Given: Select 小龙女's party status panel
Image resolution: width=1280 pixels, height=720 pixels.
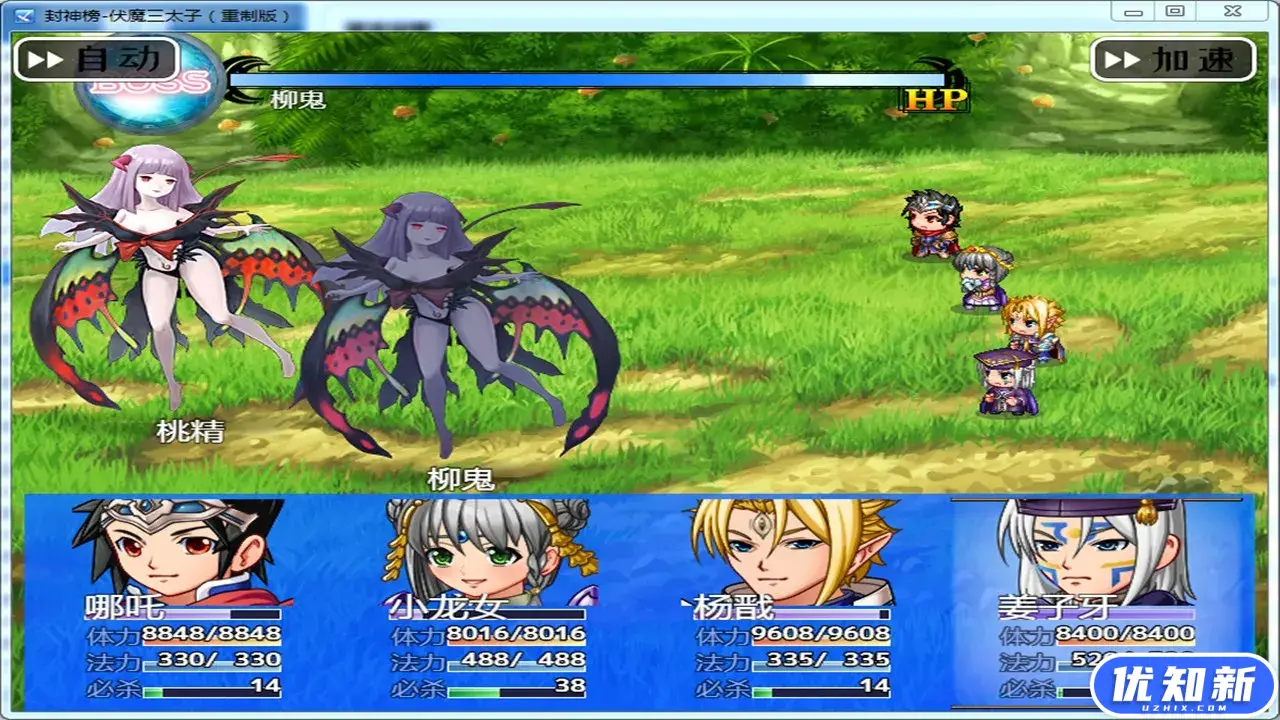Looking at the screenshot, I should click(487, 600).
